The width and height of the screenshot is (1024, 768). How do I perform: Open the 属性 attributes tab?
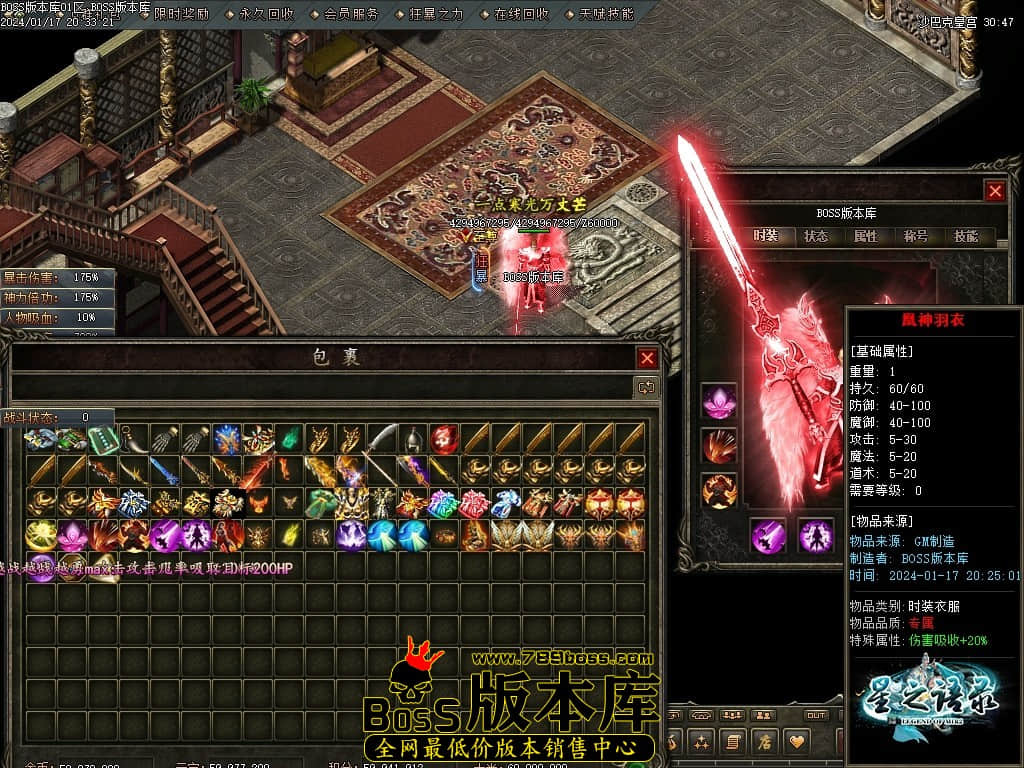point(866,237)
